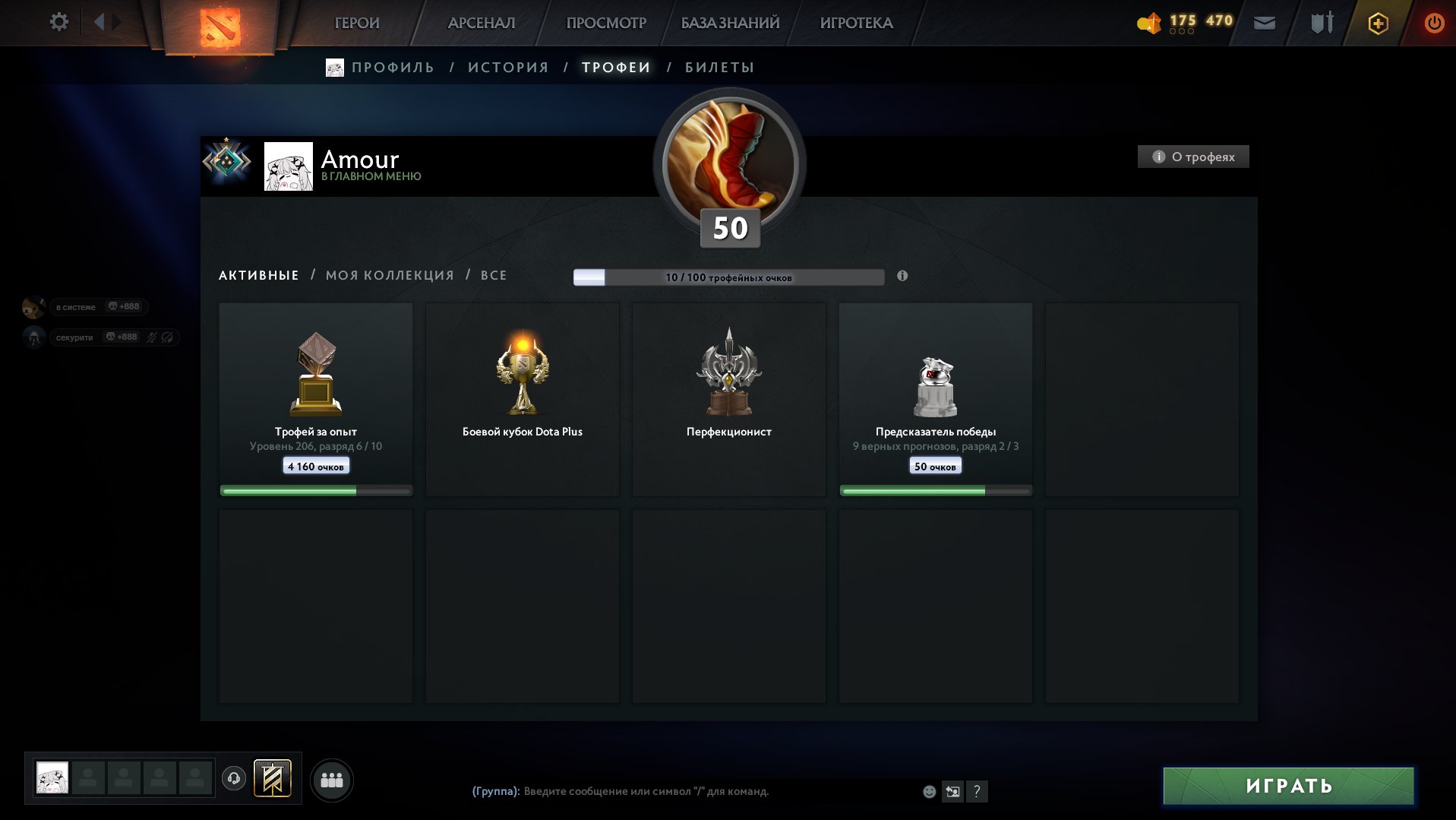Toggle mute for friend секурити
Viewport: 1456px width, 820px height.
pos(151,337)
